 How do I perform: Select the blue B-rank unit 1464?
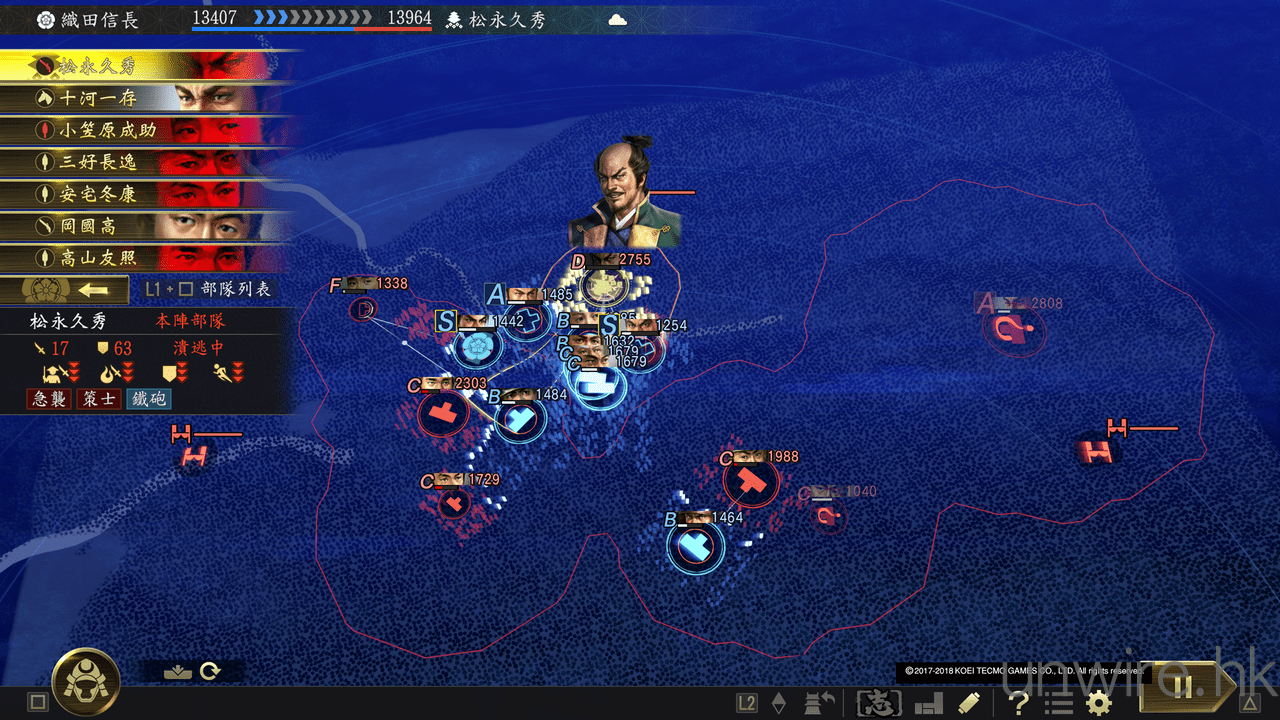(x=695, y=546)
